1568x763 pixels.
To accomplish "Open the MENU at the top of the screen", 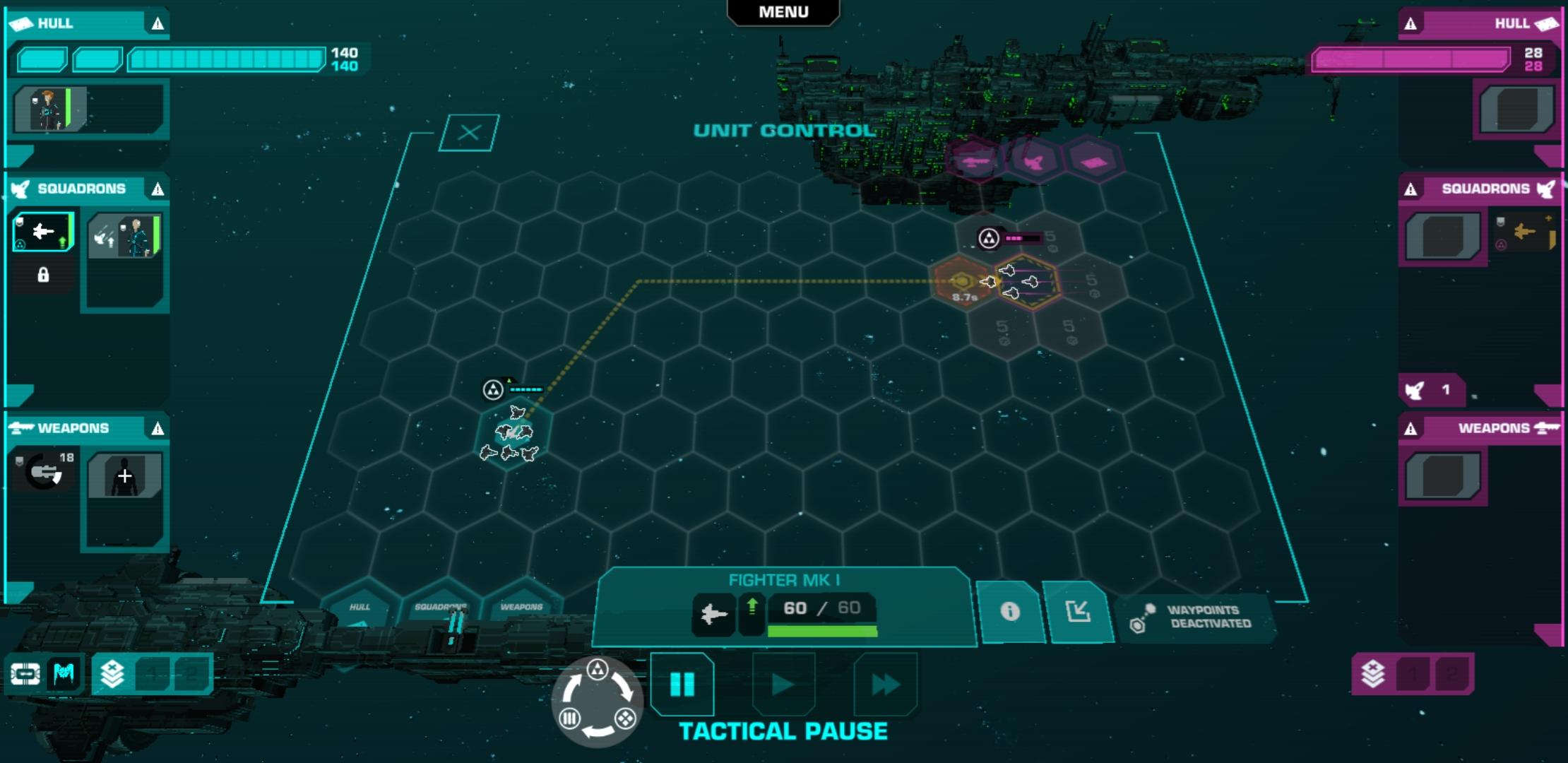I will pyautogui.click(x=783, y=11).
